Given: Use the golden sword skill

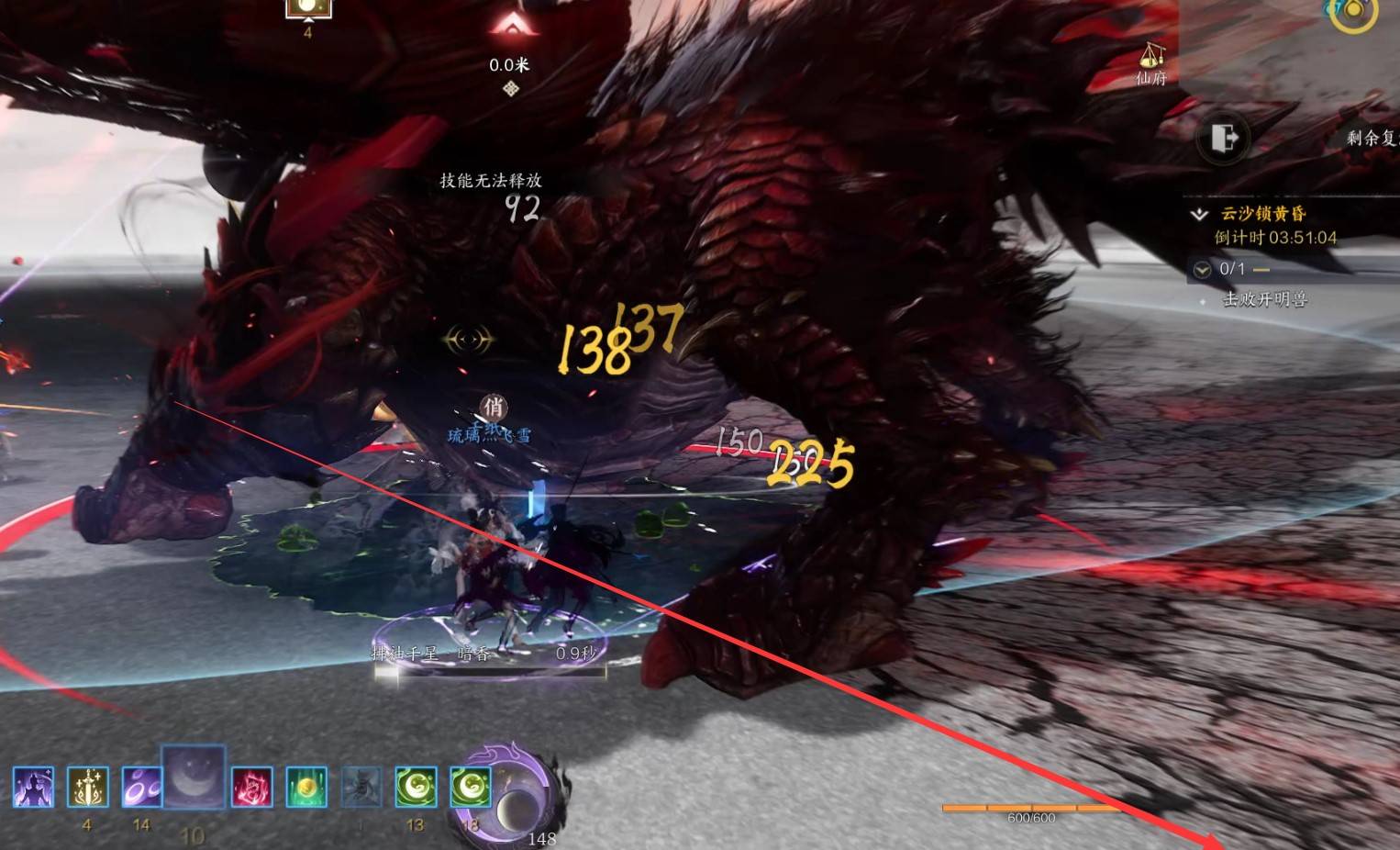Looking at the screenshot, I should click(87, 788).
